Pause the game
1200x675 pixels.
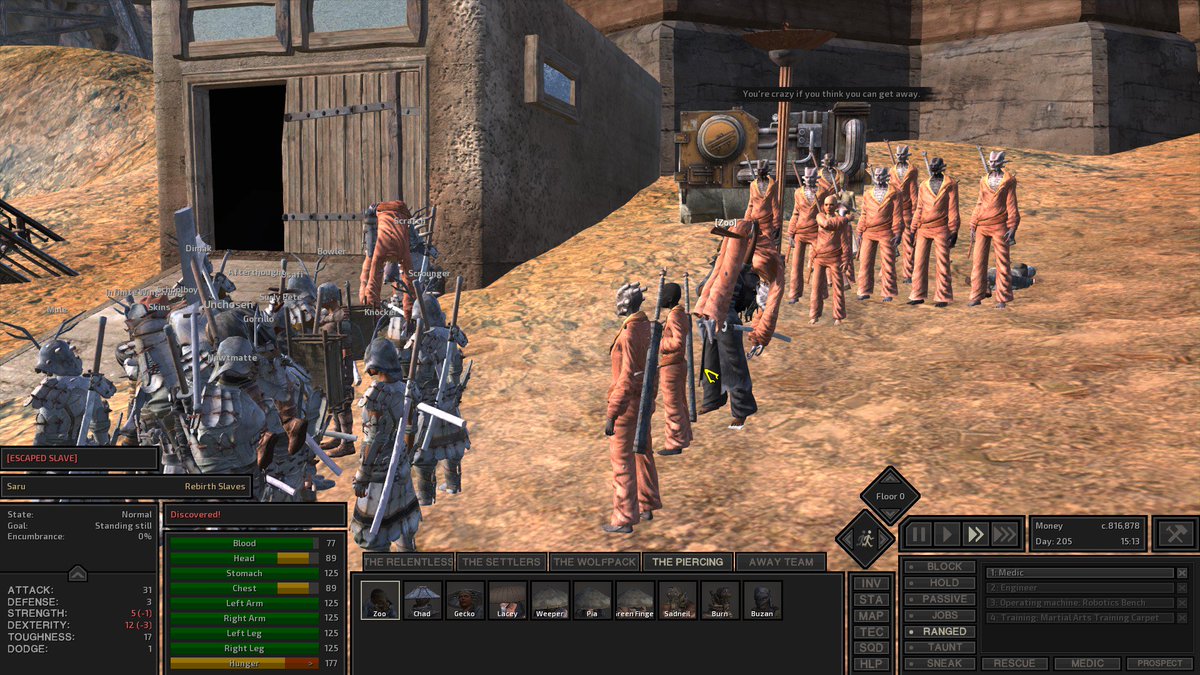918,534
